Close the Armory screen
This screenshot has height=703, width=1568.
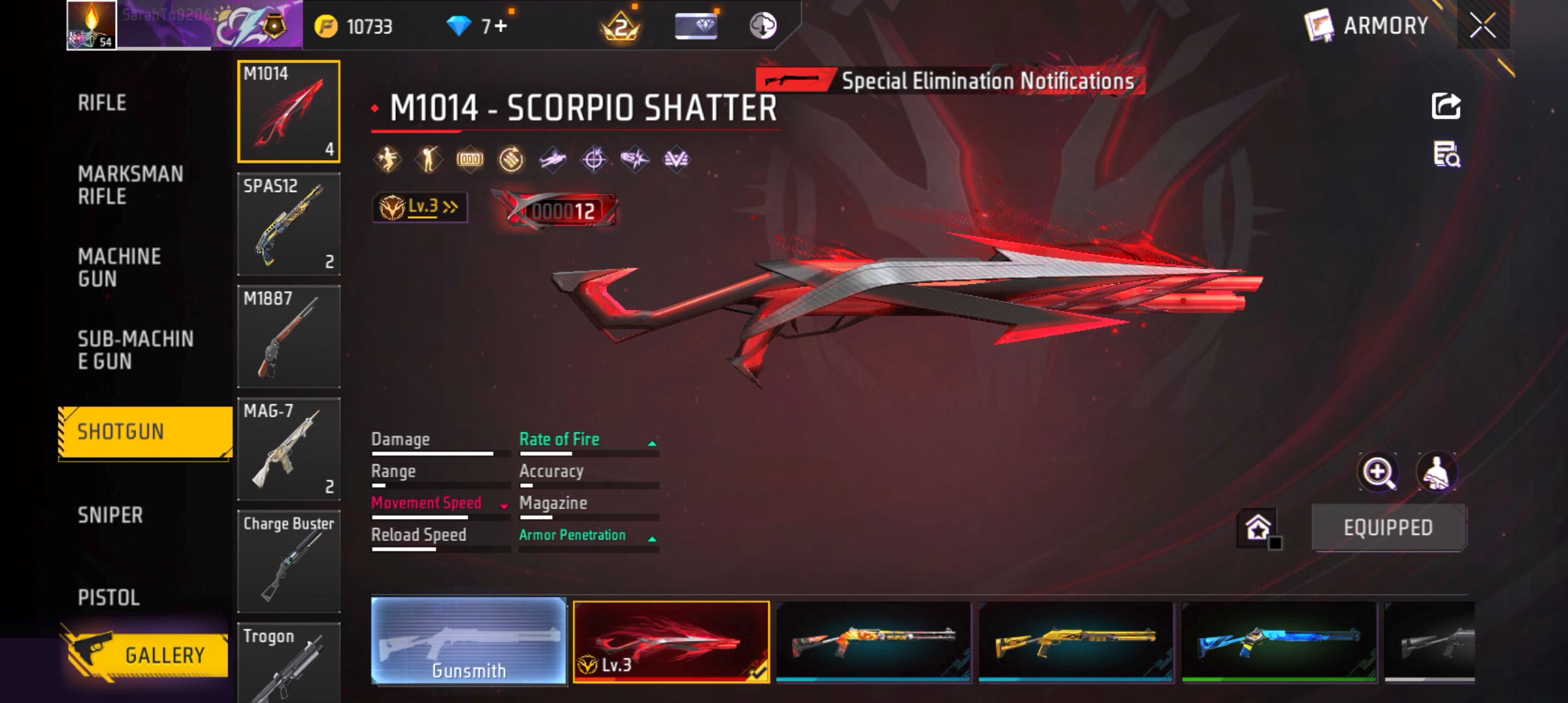(x=1483, y=26)
